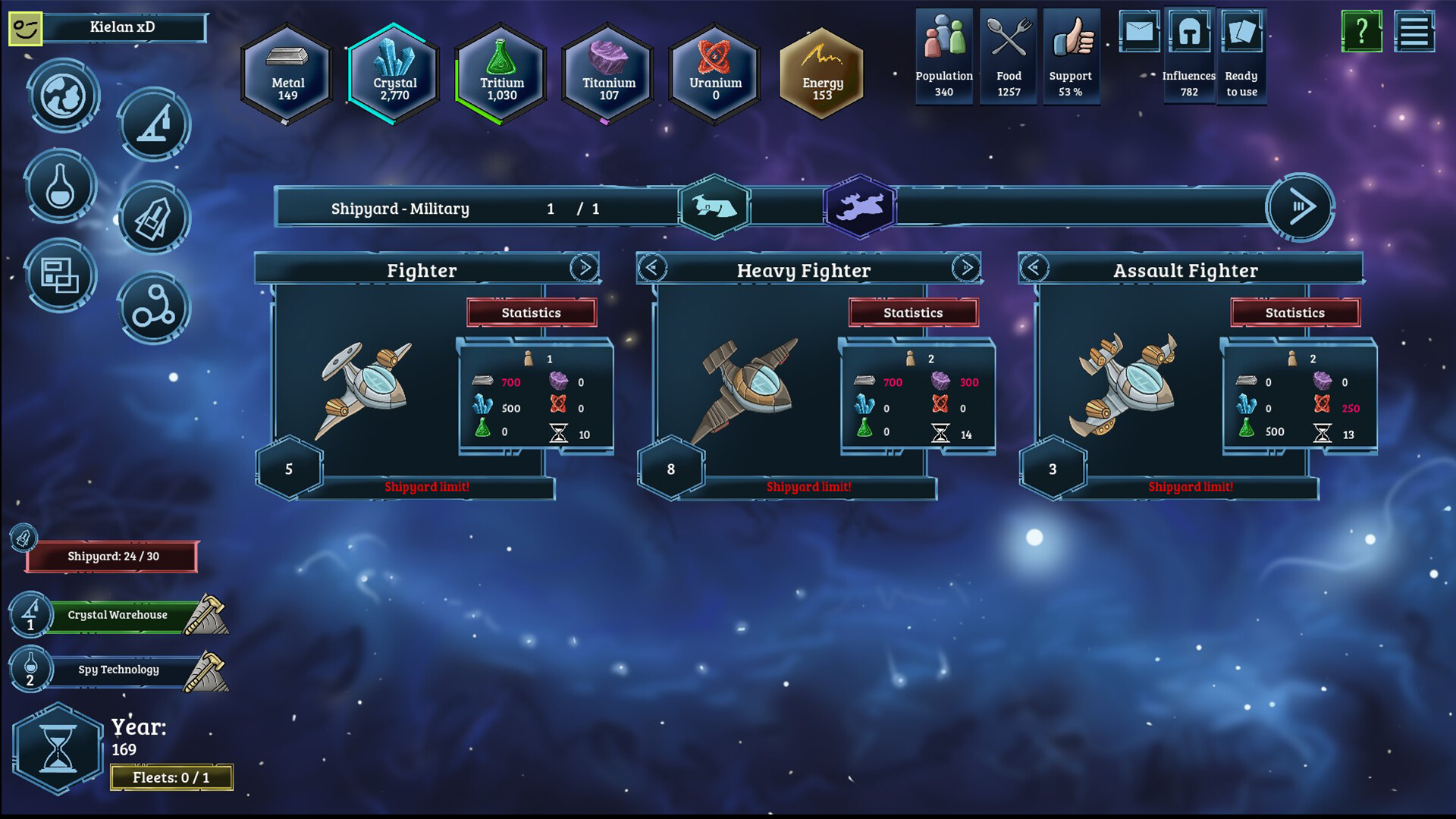The width and height of the screenshot is (1456, 819).
Task: Select the Spy Technology research queue entry
Action: (x=118, y=670)
